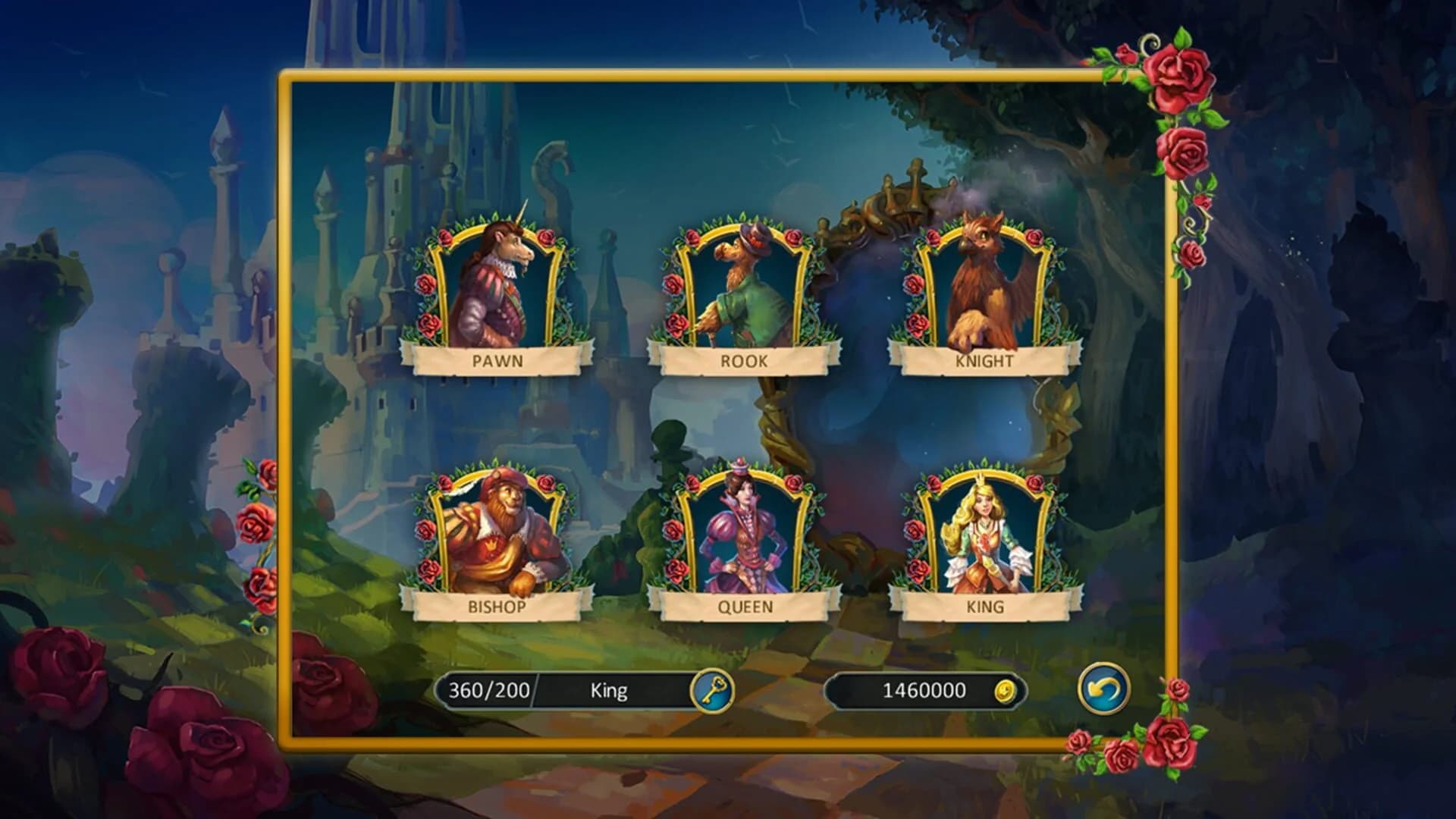Toggle the Bishop character selection

[x=497, y=531]
